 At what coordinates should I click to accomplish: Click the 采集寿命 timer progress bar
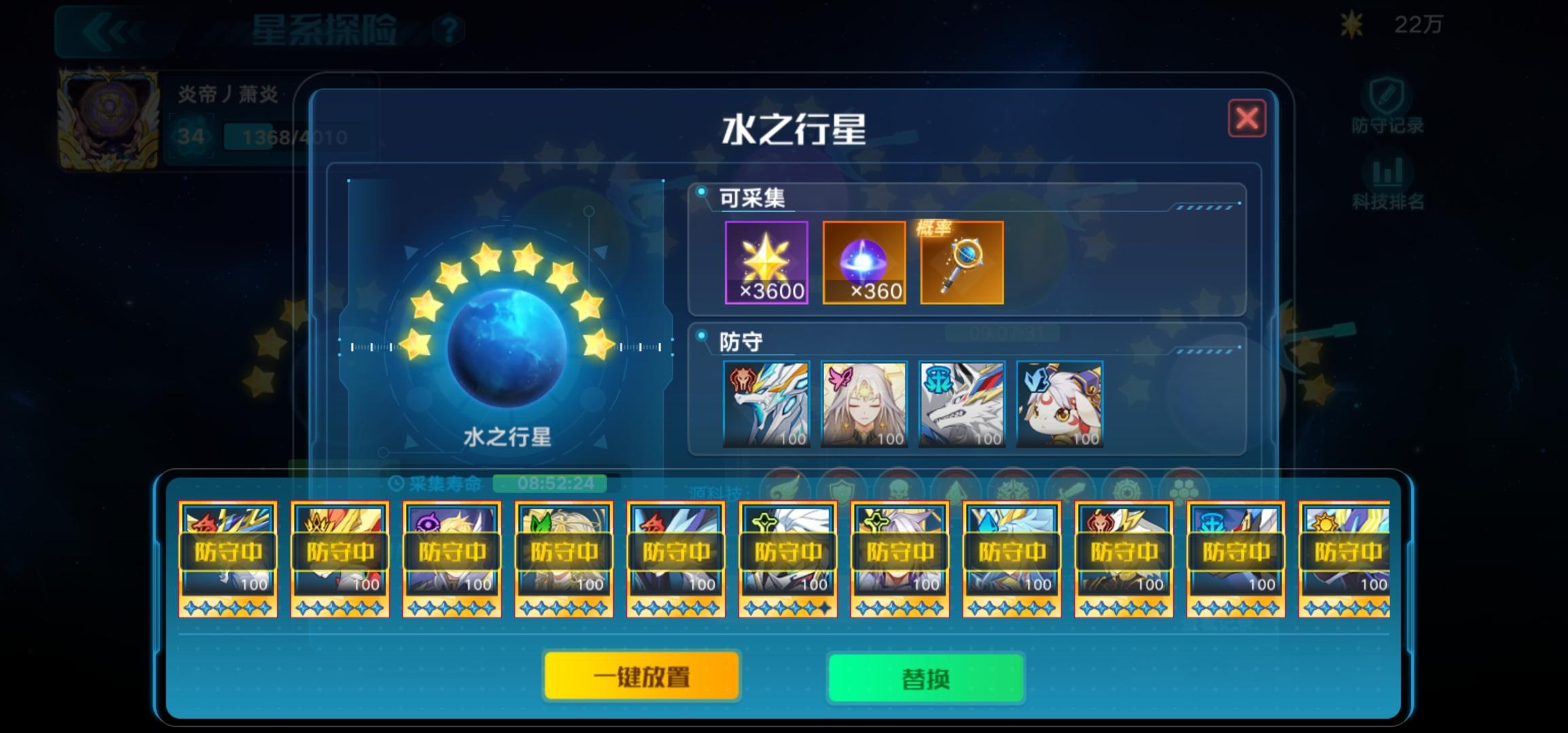(550, 483)
